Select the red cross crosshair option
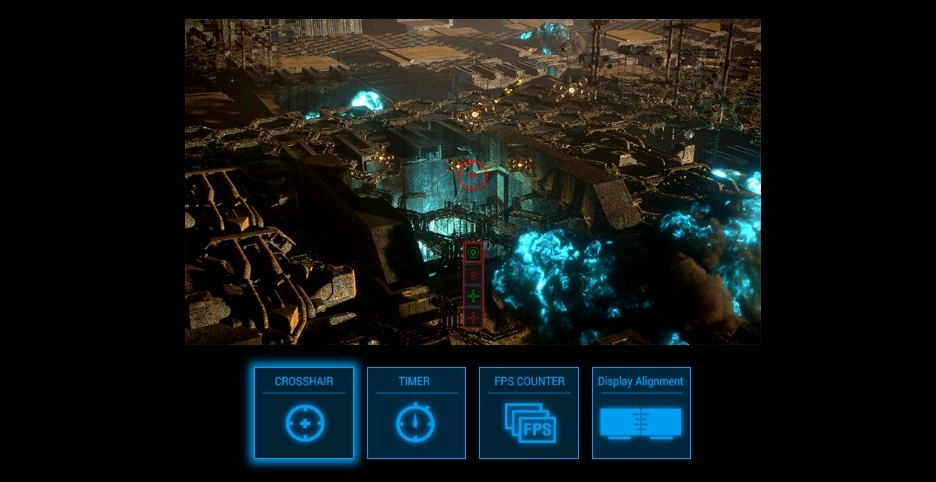This screenshot has height=482, width=936. coord(474,317)
